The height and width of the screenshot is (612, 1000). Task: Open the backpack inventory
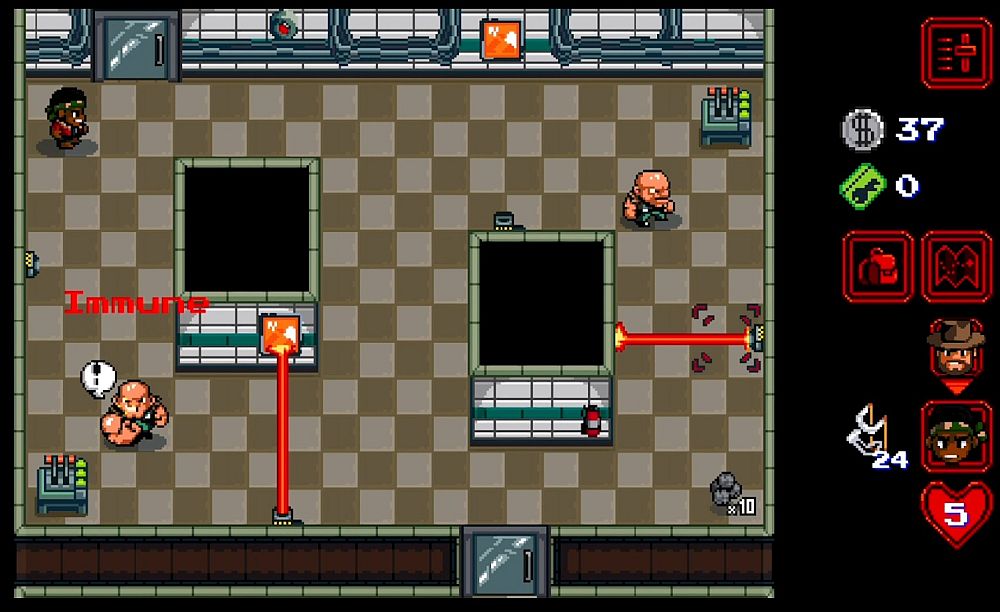(x=877, y=267)
